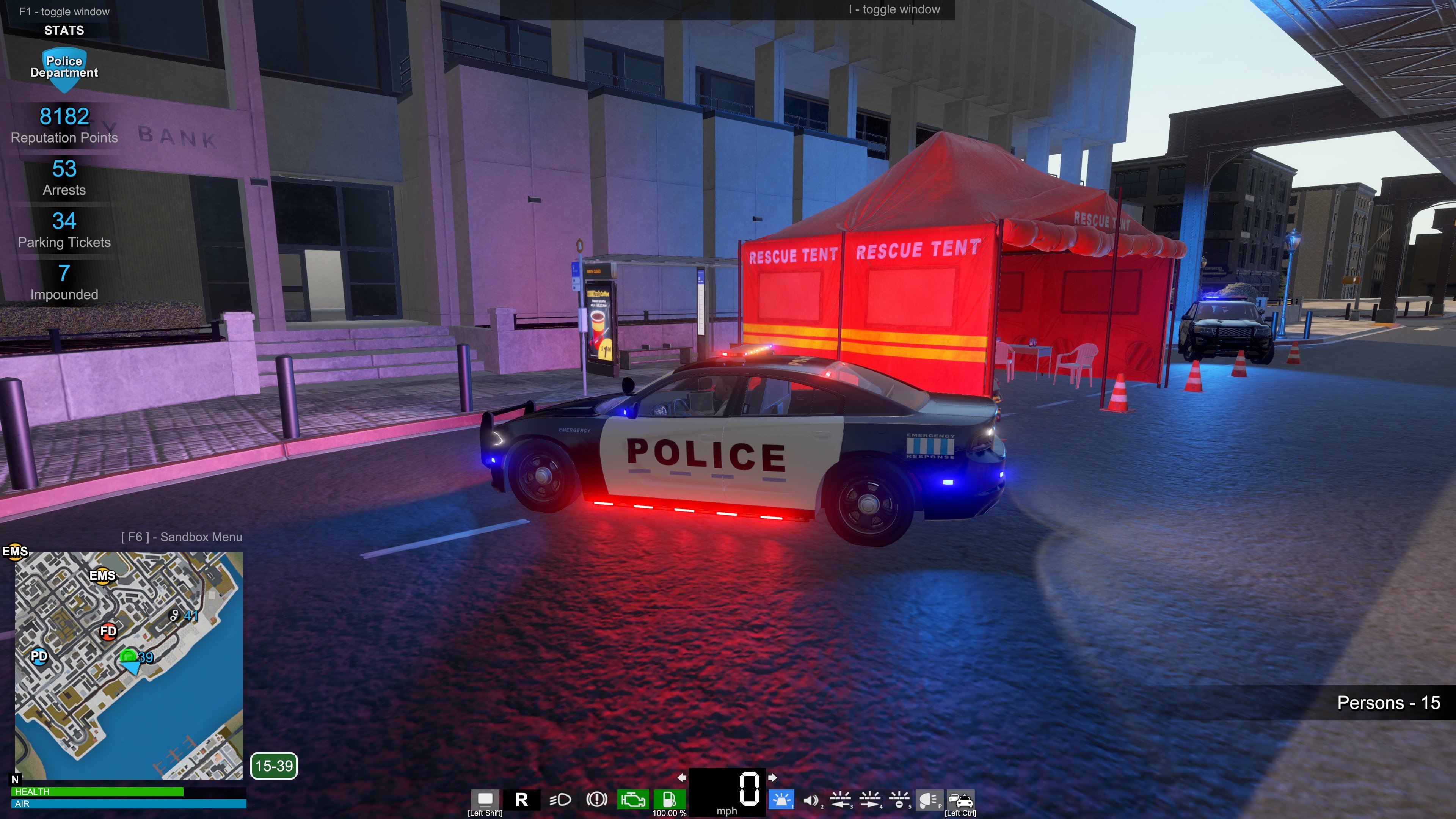Viewport: 1456px width, 819px height.
Task: Toggle the emergency light bar icon
Action: click(782, 800)
